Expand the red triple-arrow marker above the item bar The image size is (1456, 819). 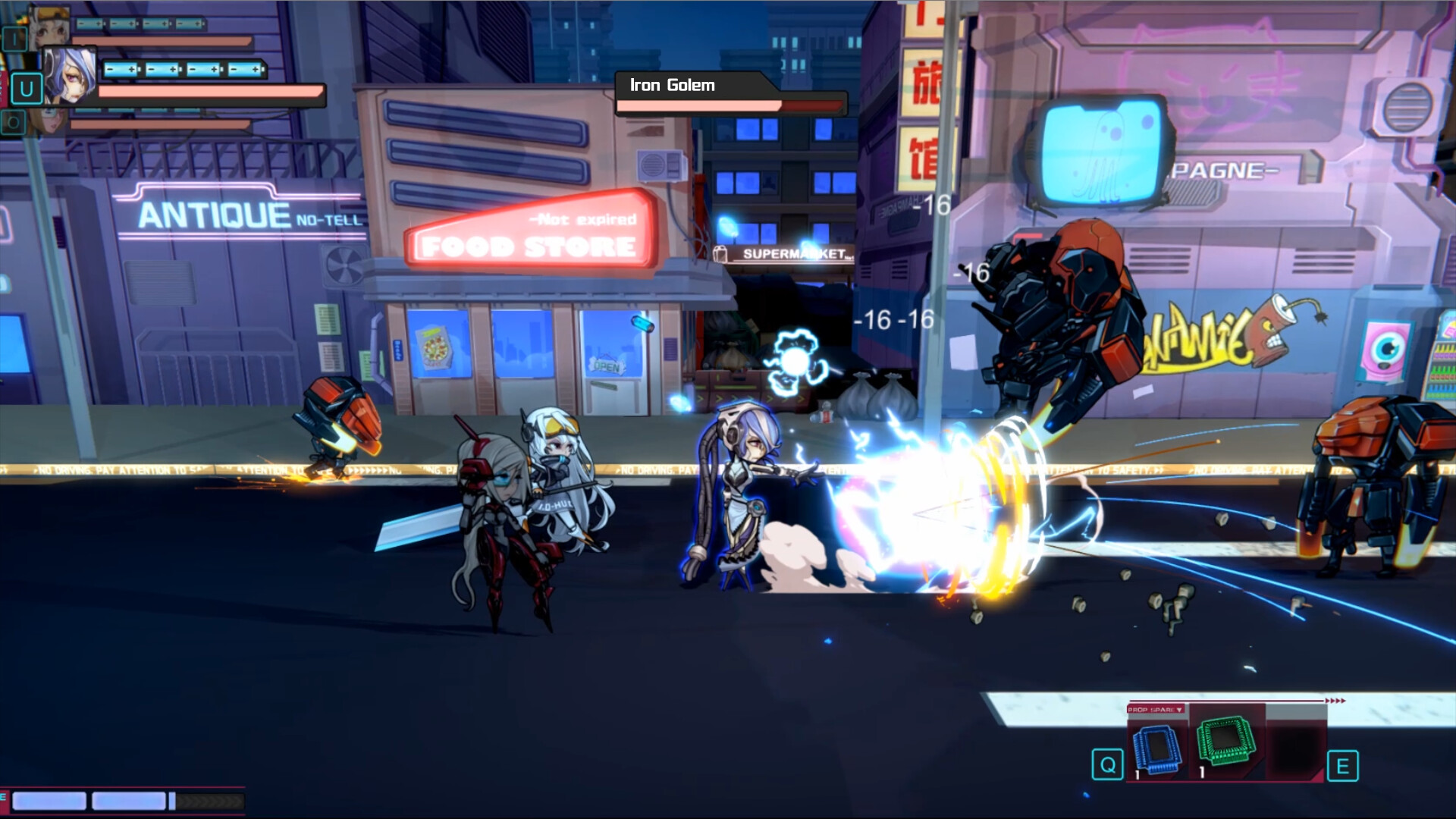(1336, 701)
